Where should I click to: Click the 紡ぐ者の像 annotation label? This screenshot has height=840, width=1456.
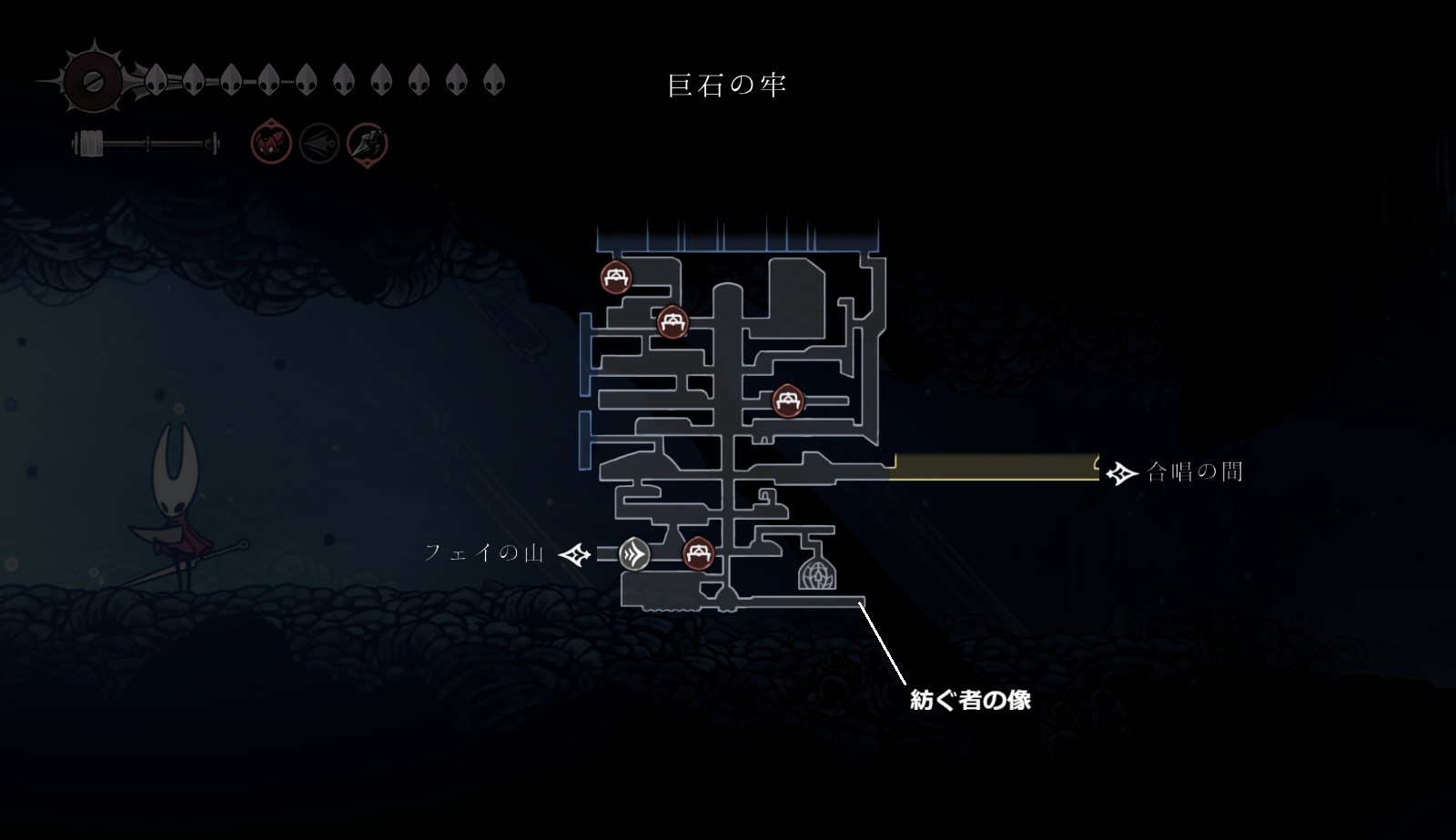970,700
